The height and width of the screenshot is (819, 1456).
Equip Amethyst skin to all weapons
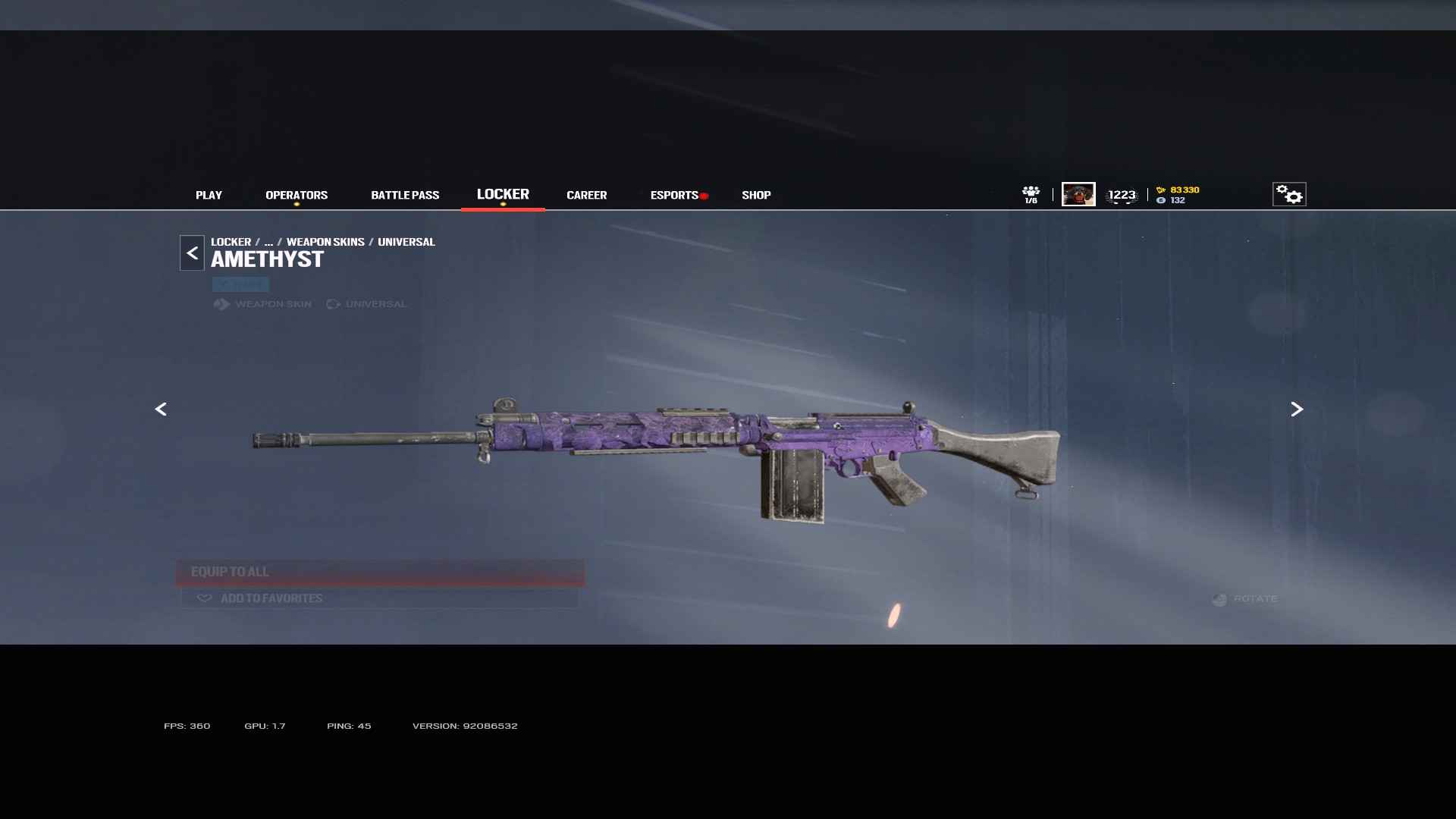[x=380, y=572]
